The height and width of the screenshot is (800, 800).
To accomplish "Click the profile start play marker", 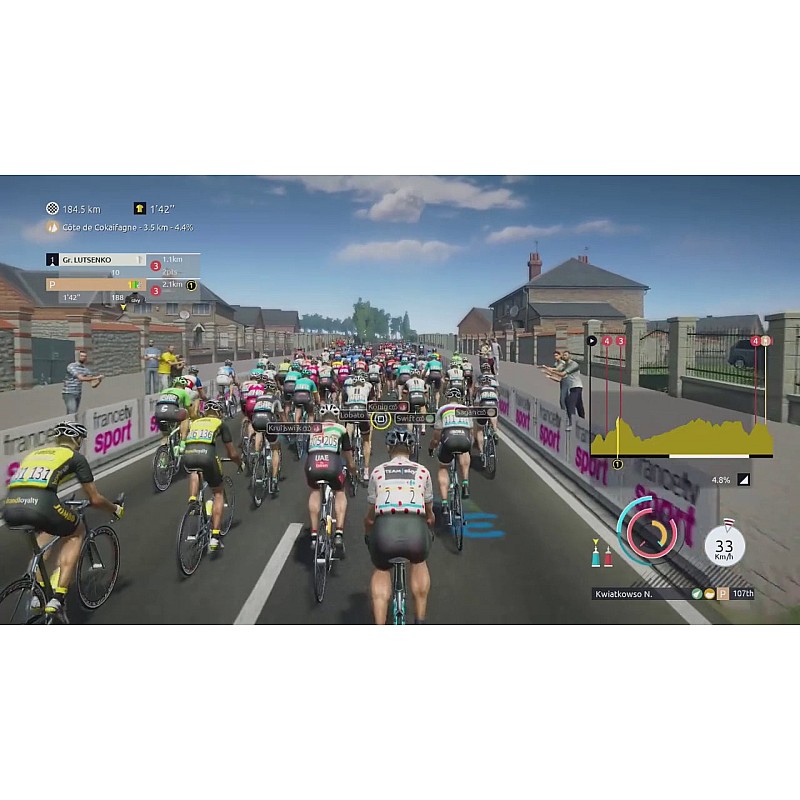I will [x=591, y=341].
